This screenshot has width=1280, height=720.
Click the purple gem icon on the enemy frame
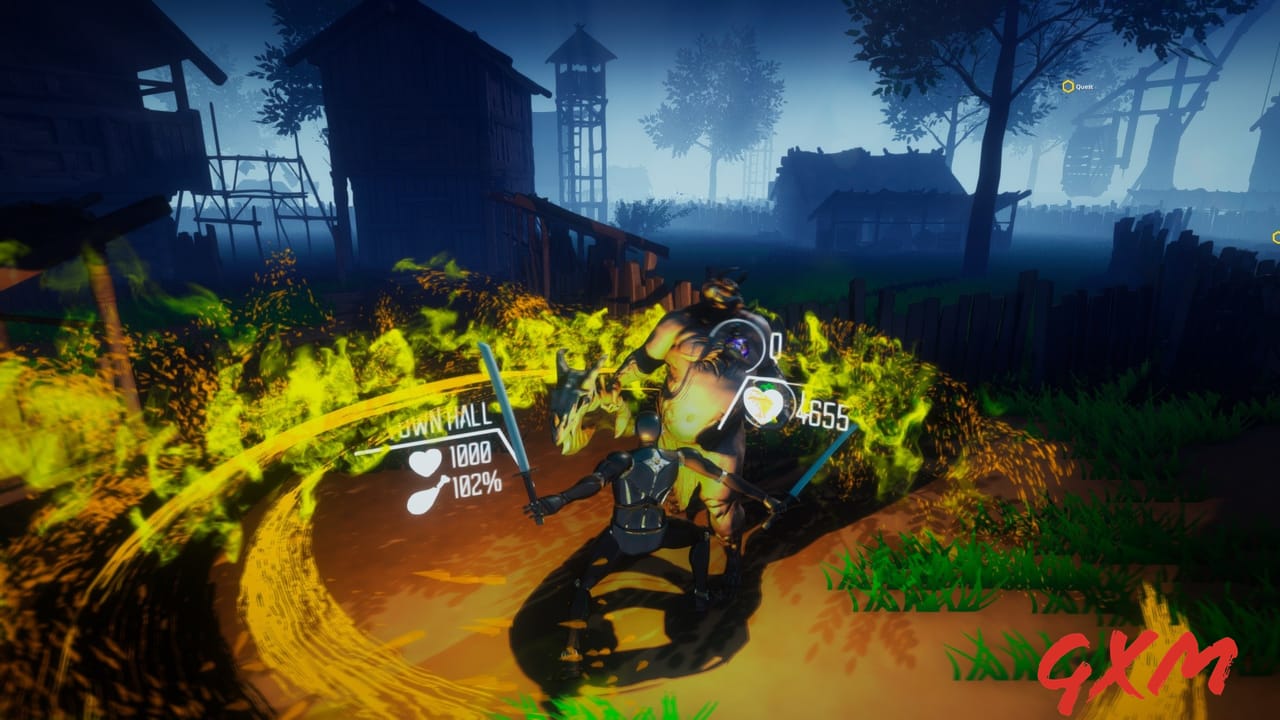tap(737, 345)
